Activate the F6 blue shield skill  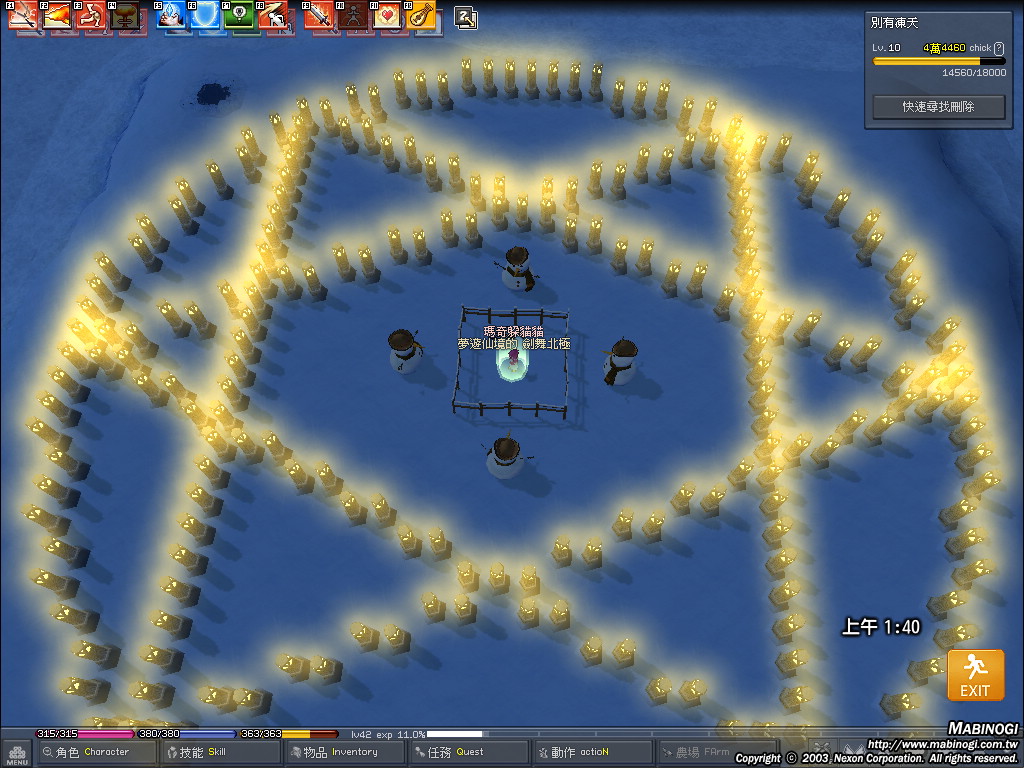coord(205,15)
